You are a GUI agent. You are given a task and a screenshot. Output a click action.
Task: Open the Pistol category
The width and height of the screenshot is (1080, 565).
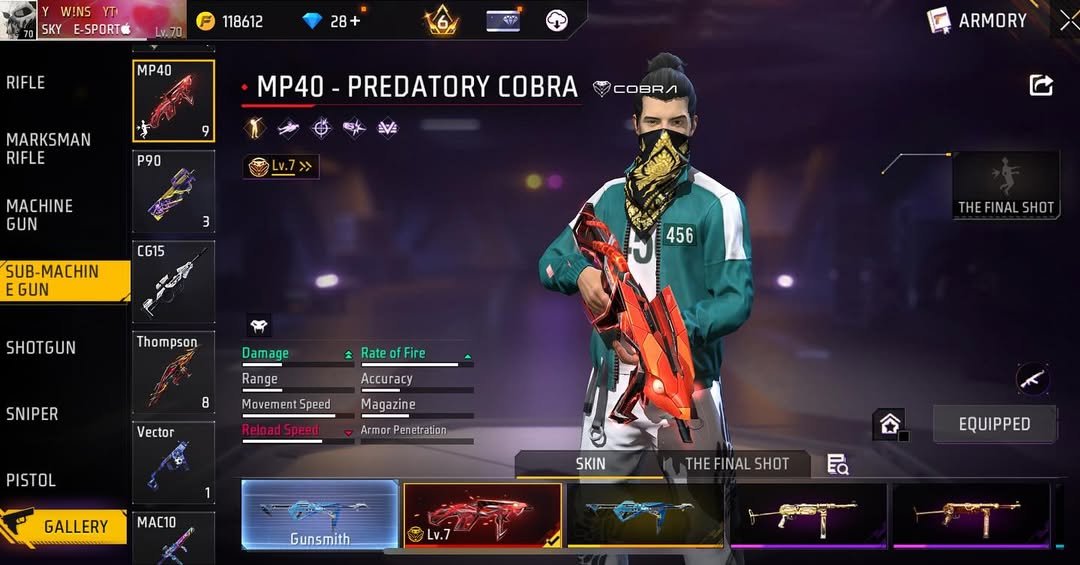click(31, 480)
